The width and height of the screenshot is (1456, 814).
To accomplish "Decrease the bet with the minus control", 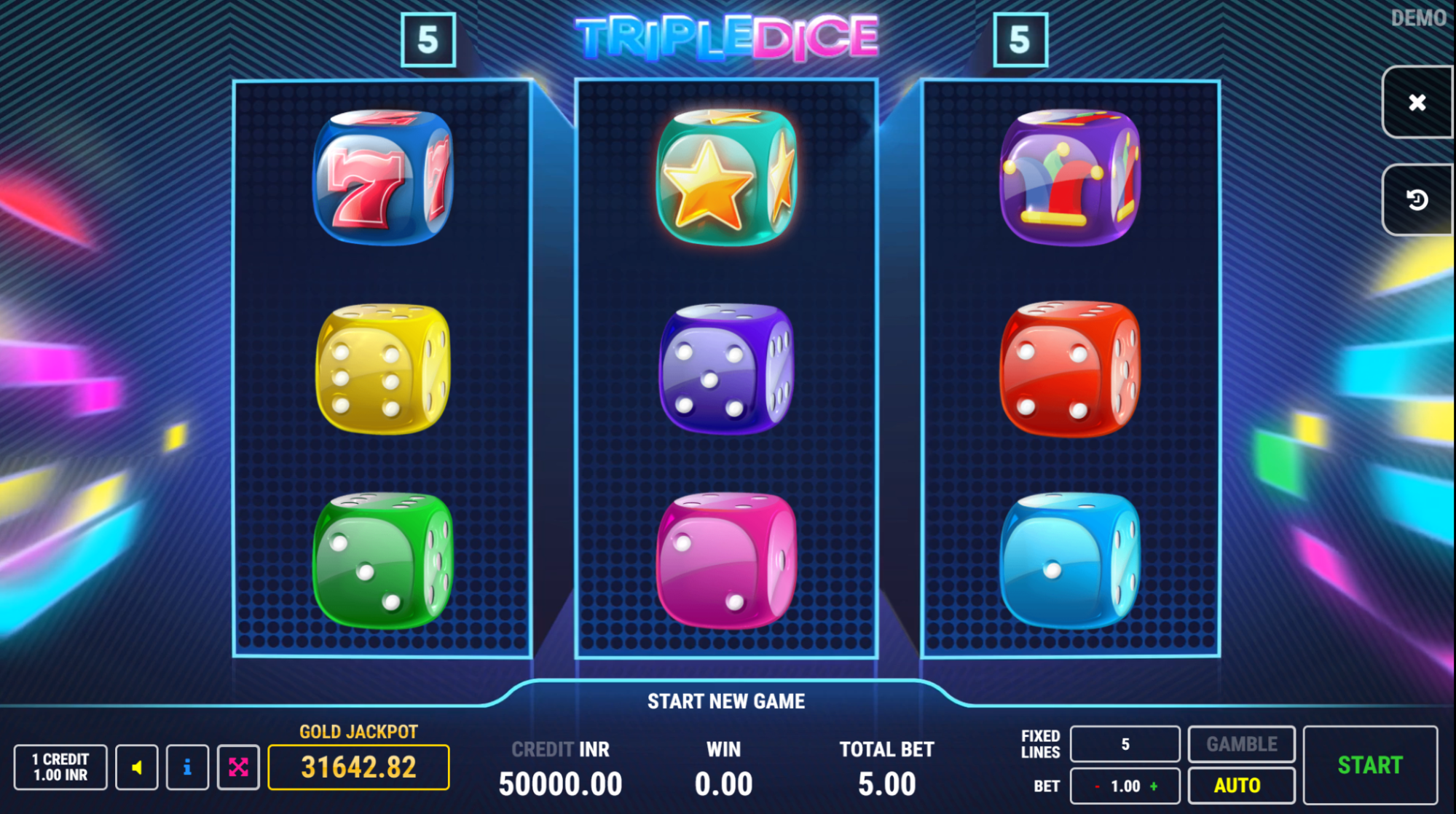I will click(x=1098, y=786).
